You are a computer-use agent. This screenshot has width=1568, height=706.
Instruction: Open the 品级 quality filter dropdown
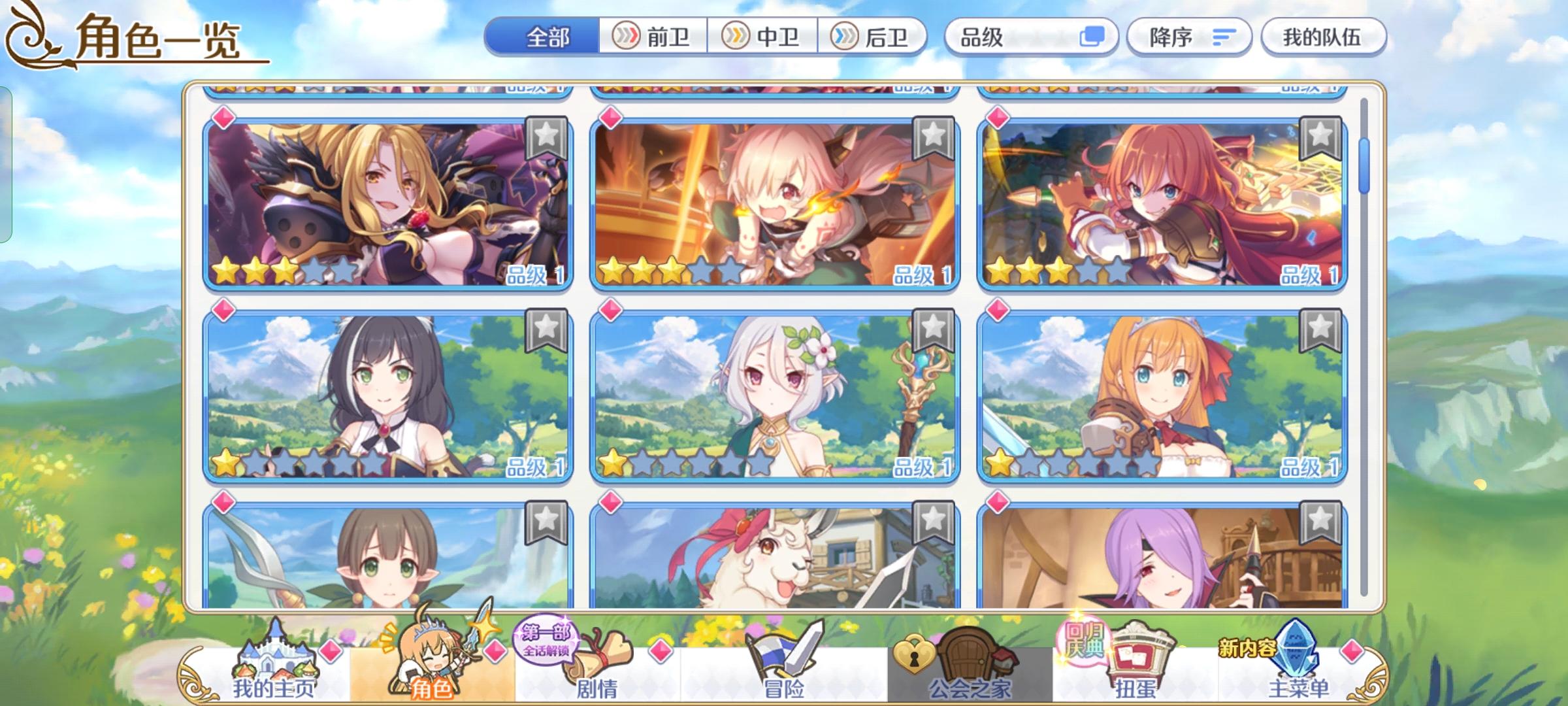coord(1006,37)
